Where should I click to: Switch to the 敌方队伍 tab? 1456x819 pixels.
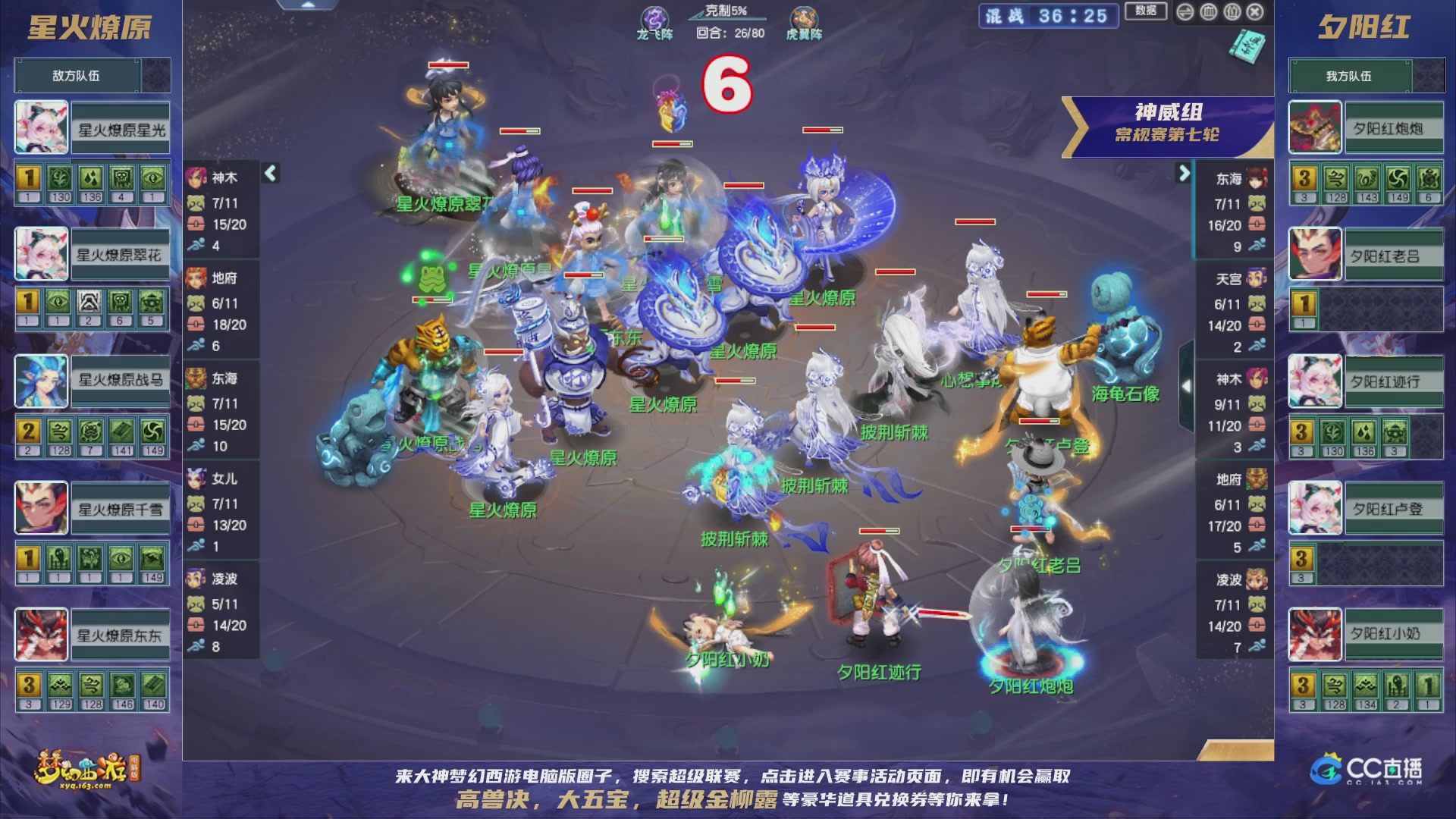[x=77, y=75]
